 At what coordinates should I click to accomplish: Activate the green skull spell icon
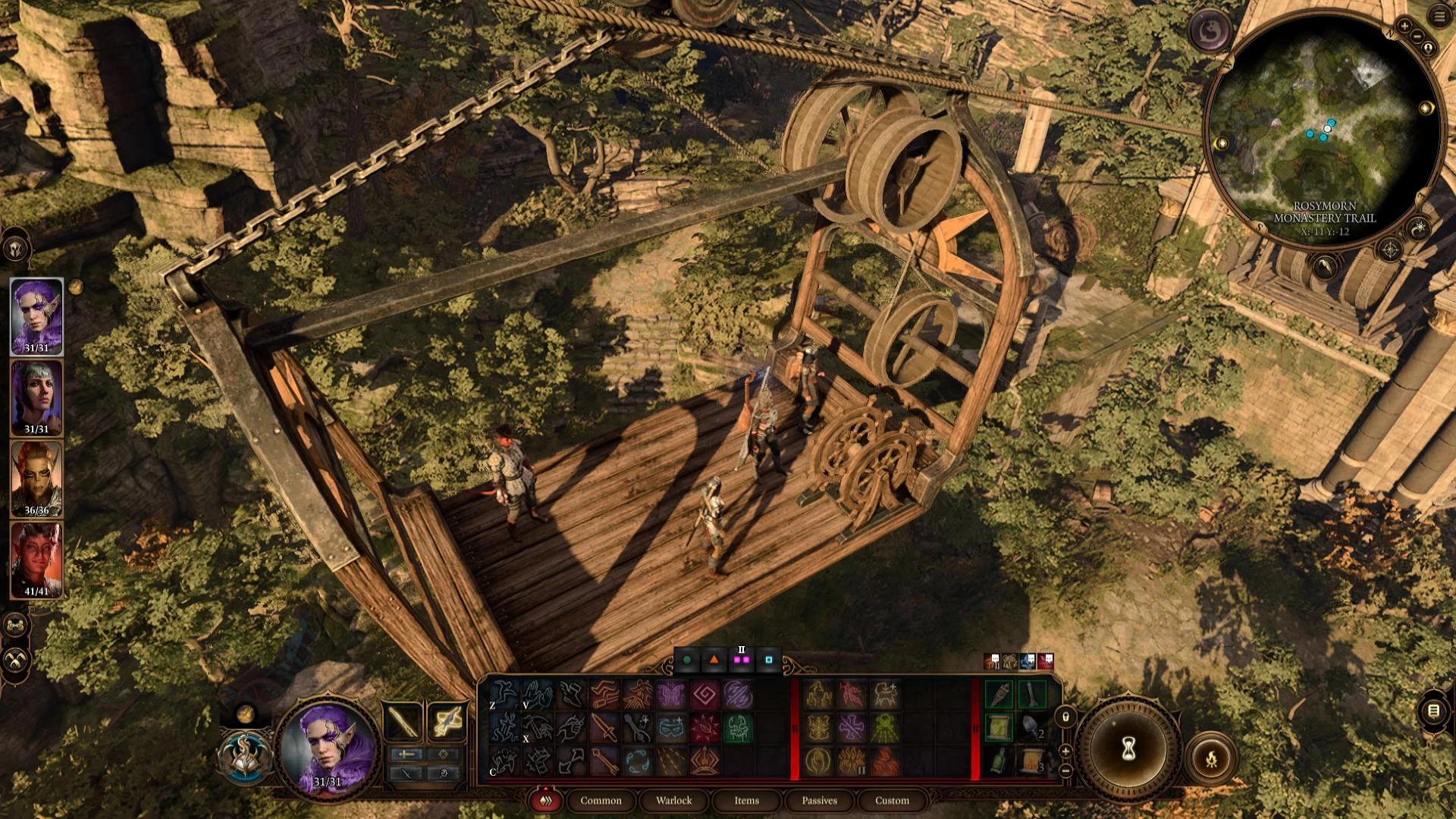[x=737, y=728]
